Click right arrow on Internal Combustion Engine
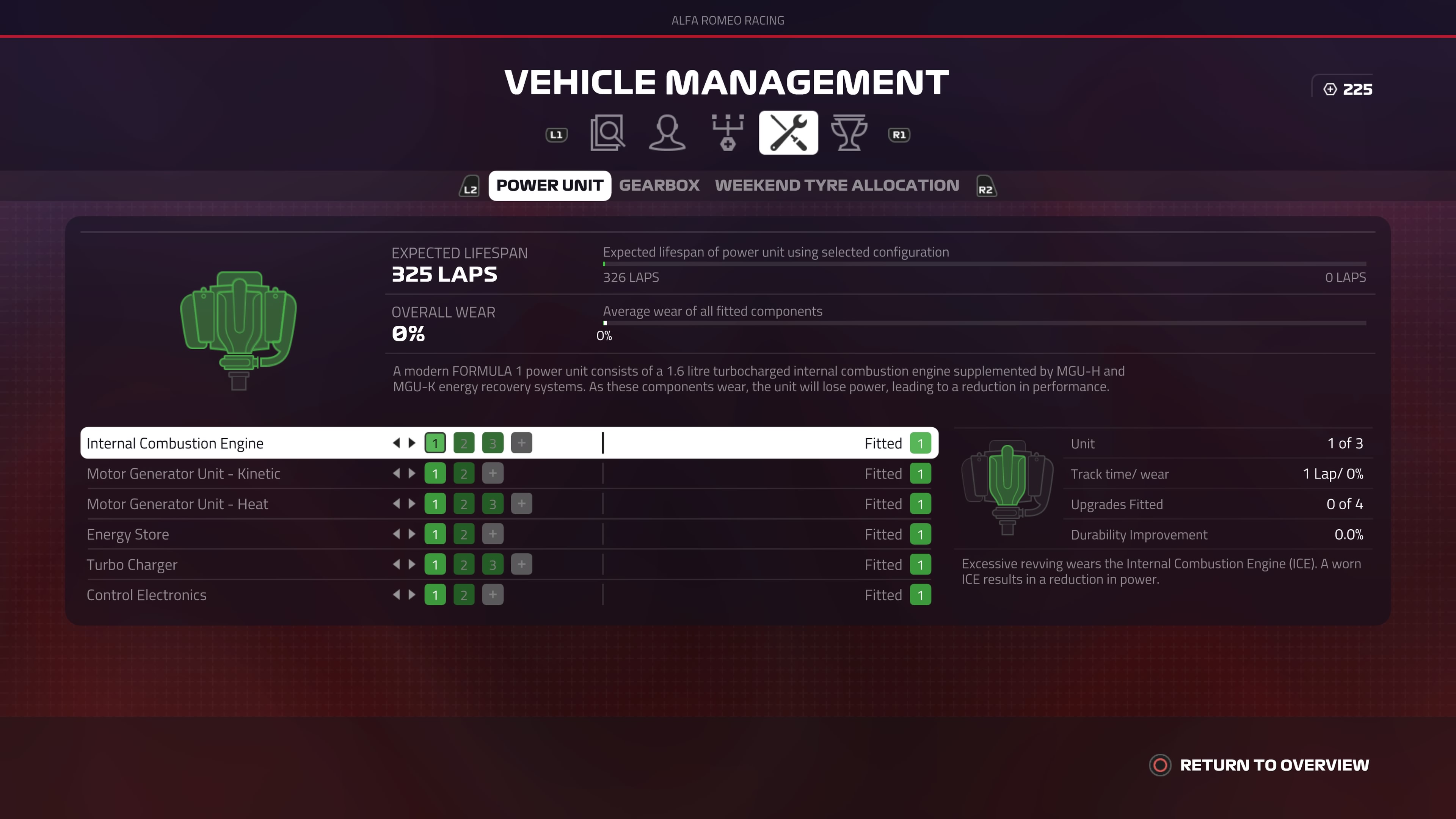This screenshot has height=819, width=1456. point(412,443)
